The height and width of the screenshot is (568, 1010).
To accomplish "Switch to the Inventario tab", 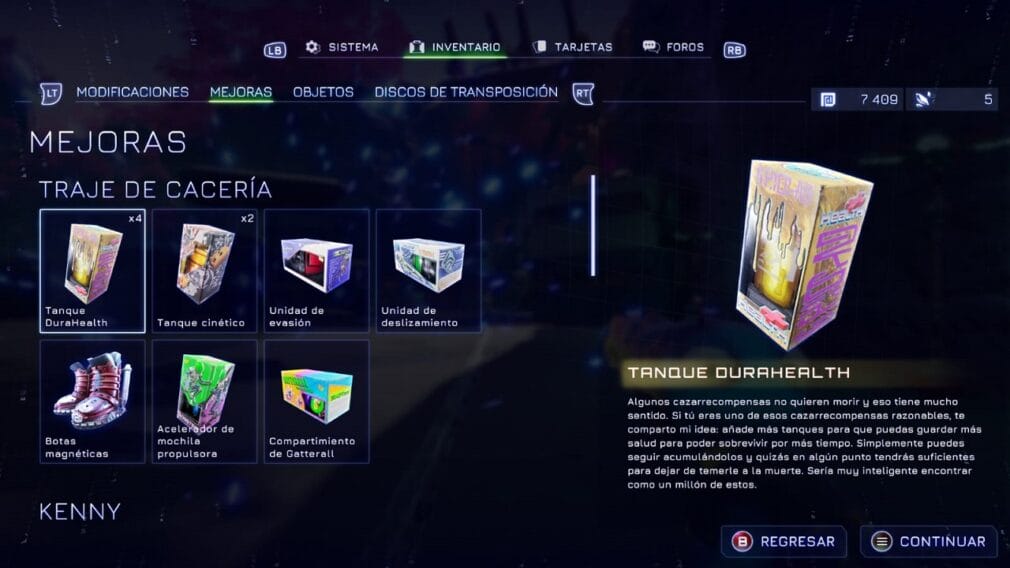I will 455,47.
